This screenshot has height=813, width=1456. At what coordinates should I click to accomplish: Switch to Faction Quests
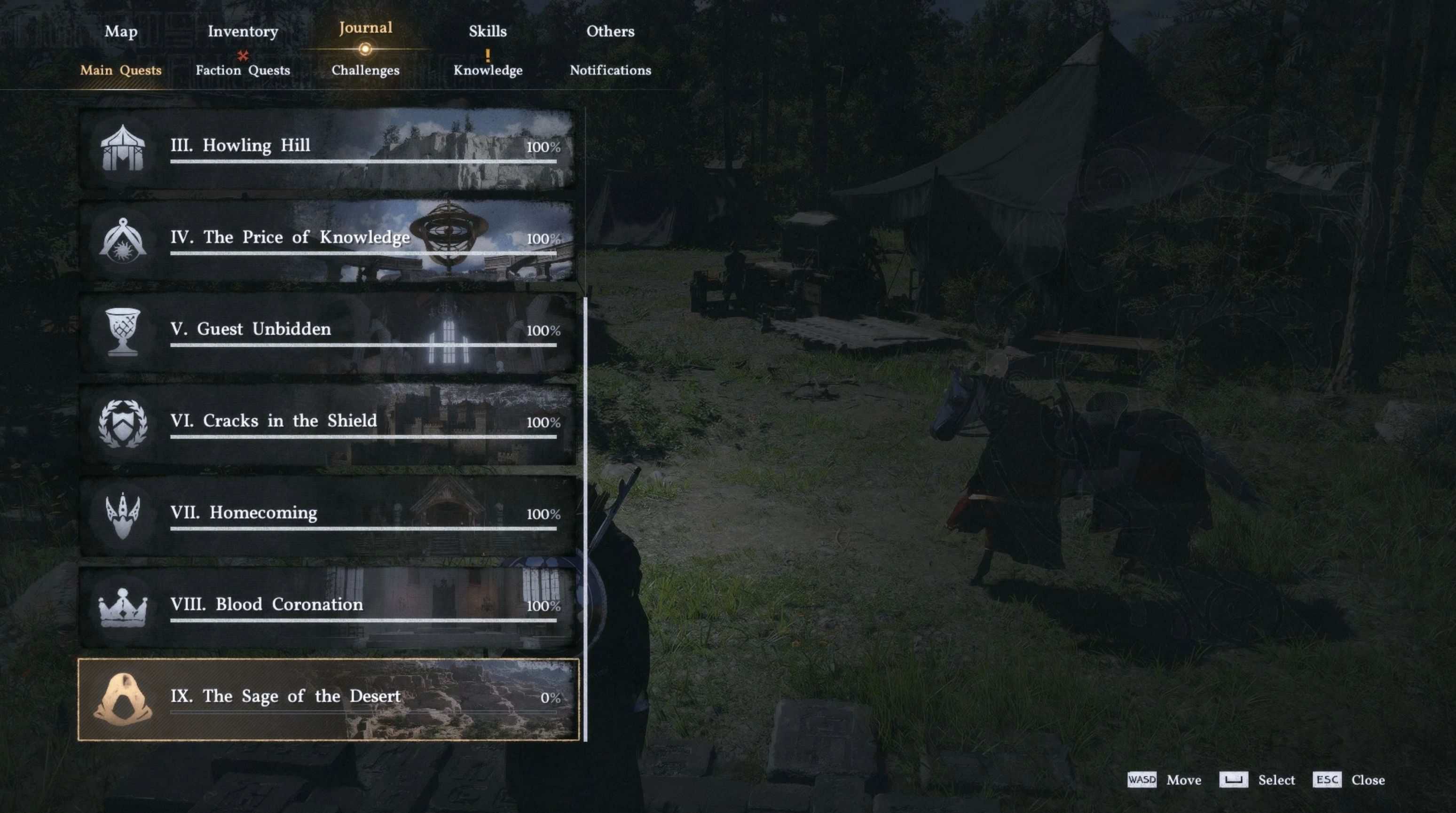tap(243, 70)
